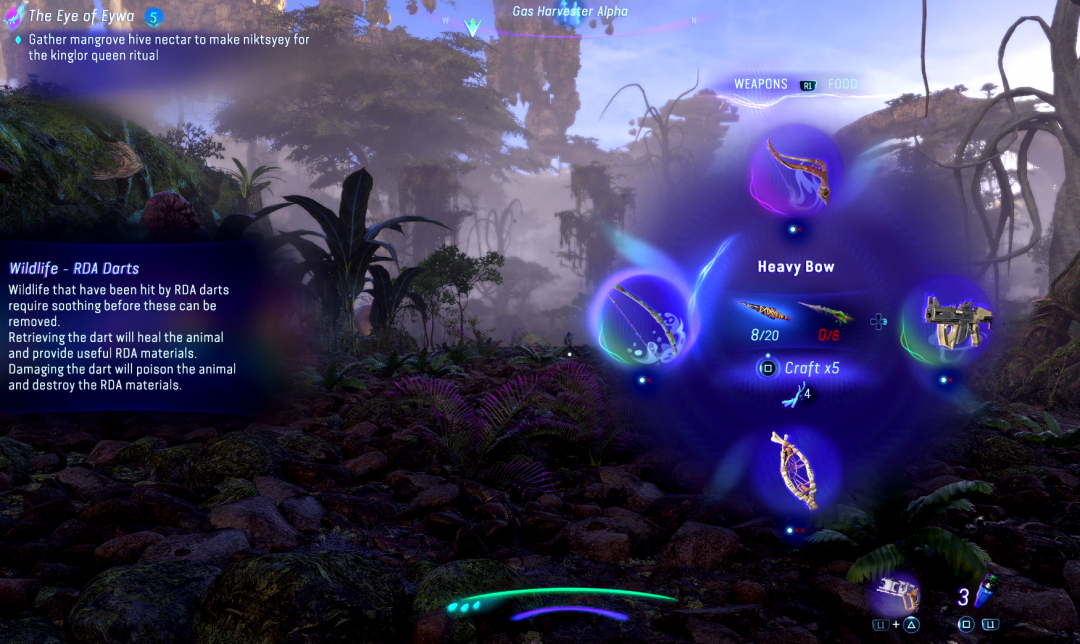
Task: Switch to the Food tab
Action: point(843,85)
